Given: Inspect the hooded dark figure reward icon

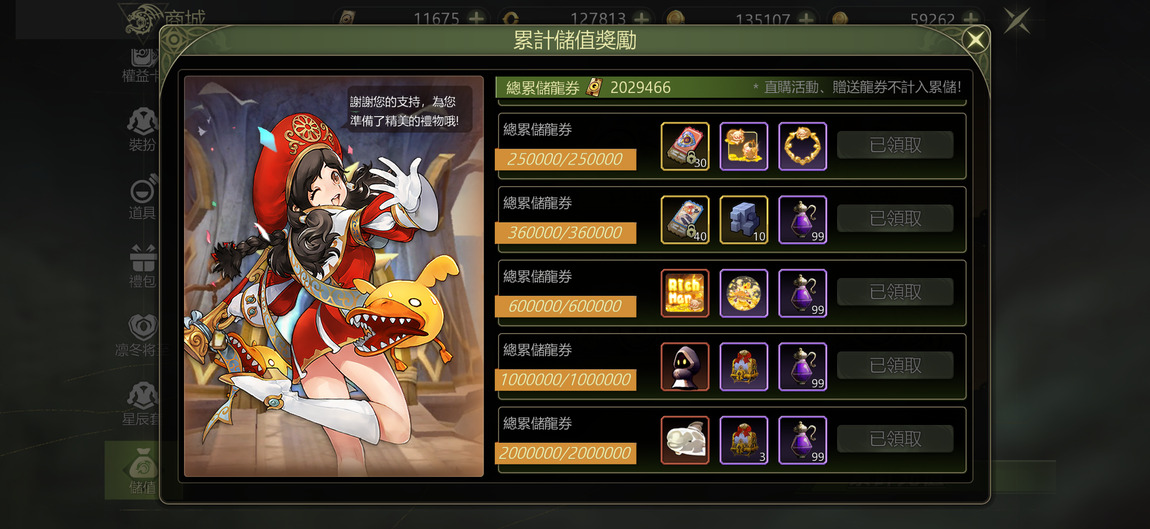Looking at the screenshot, I should (685, 367).
